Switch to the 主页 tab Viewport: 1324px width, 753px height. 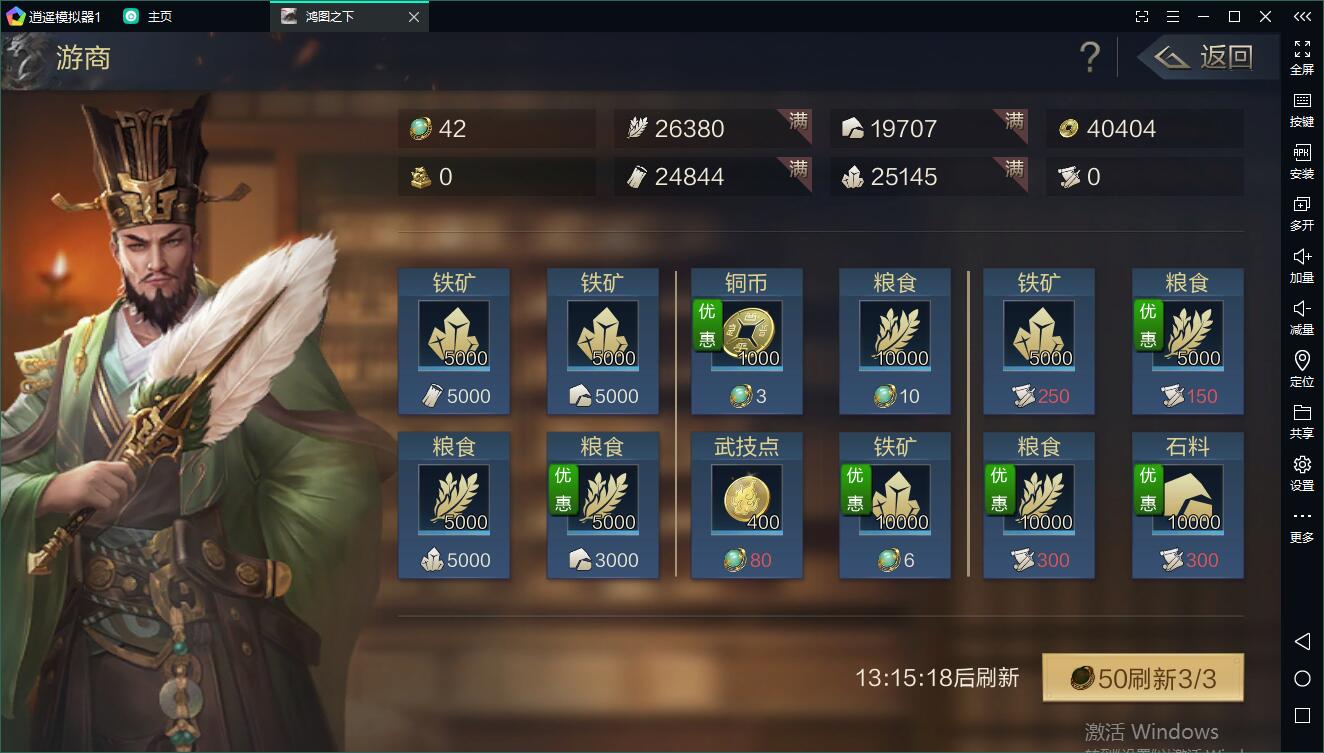pyautogui.click(x=148, y=16)
